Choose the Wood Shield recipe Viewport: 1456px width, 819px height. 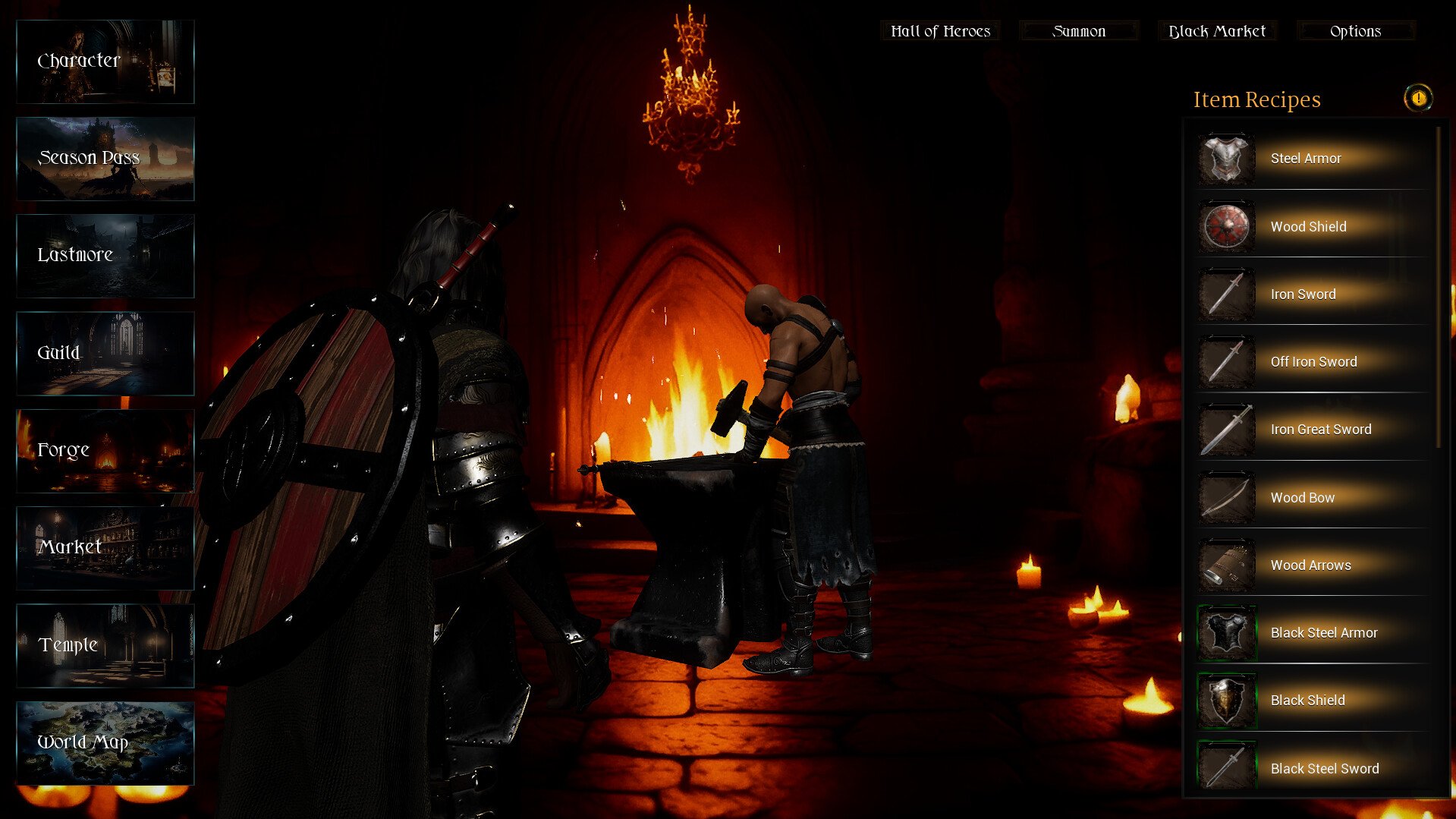[x=1313, y=226]
